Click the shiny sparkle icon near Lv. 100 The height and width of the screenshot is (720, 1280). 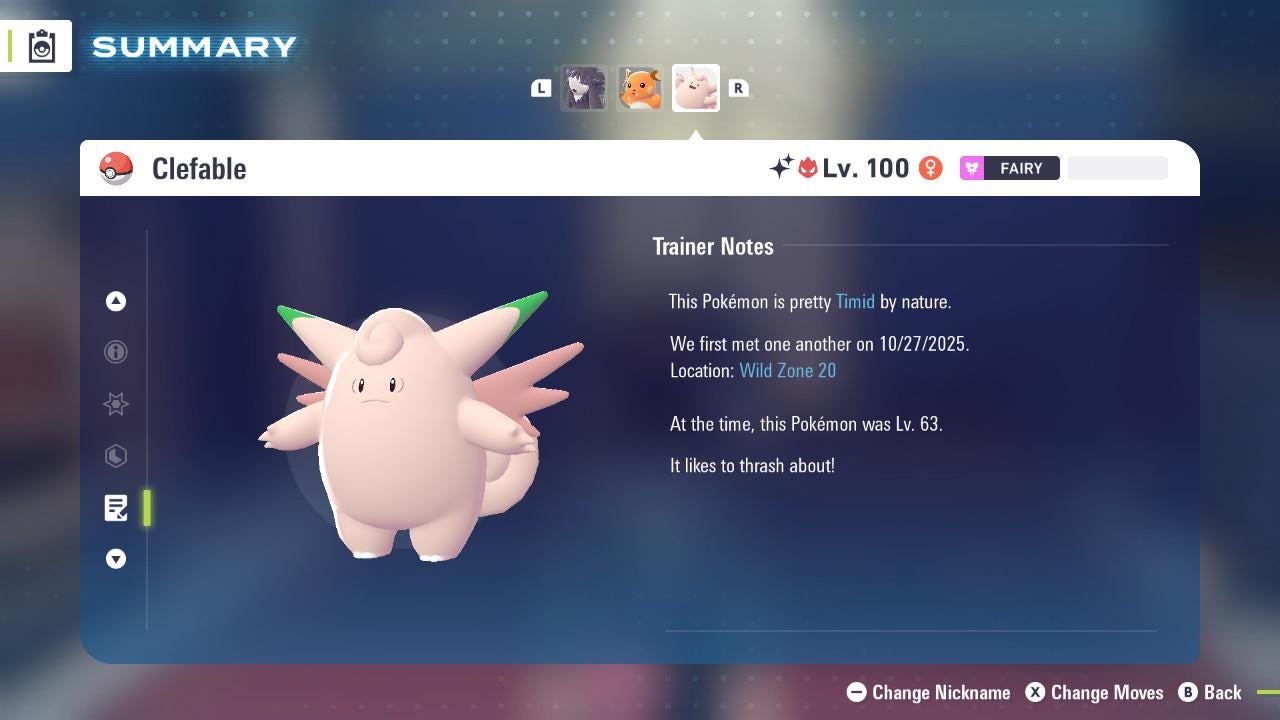click(782, 168)
